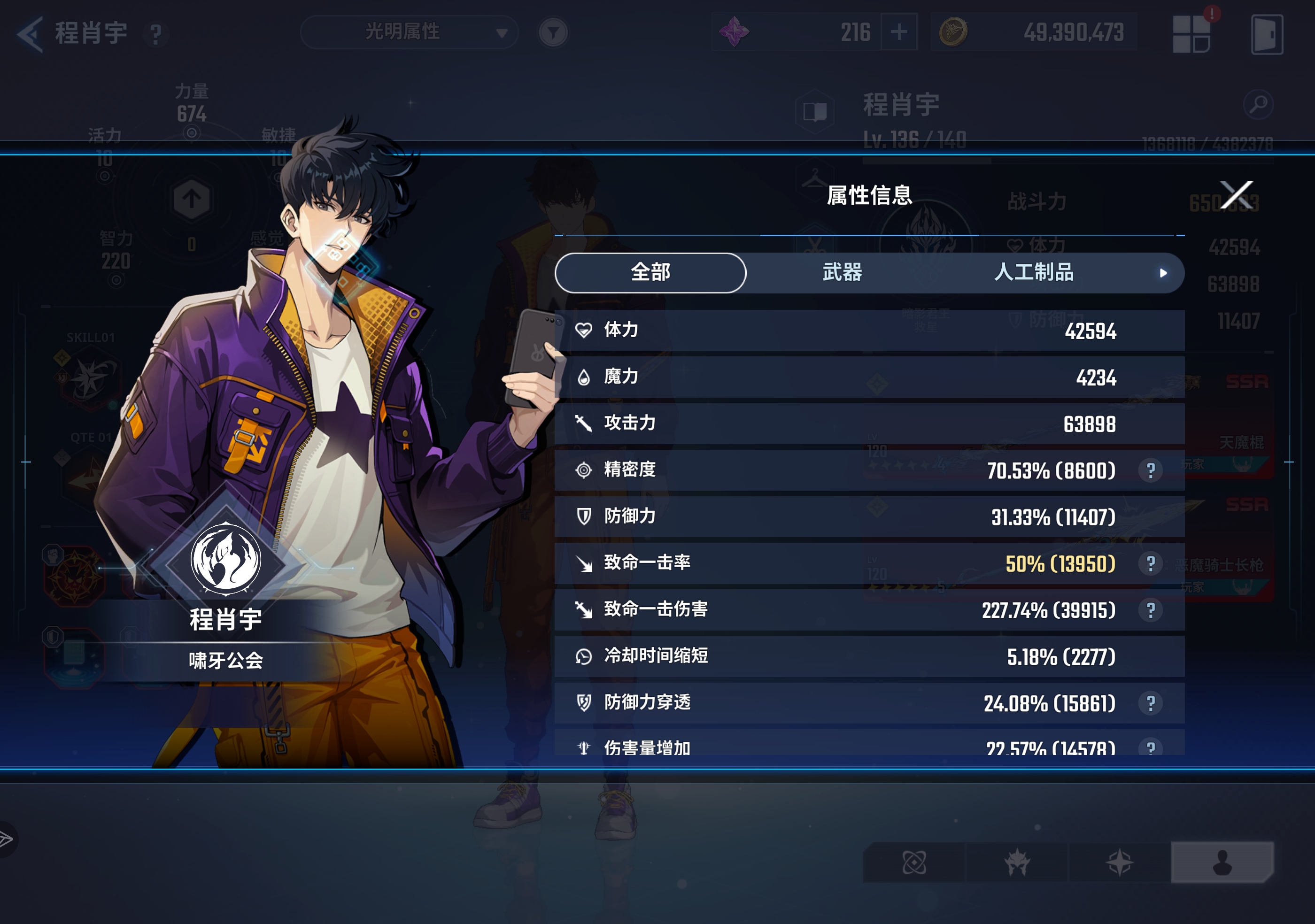
Task: Close the 属性信息 panel
Action: [x=1236, y=195]
